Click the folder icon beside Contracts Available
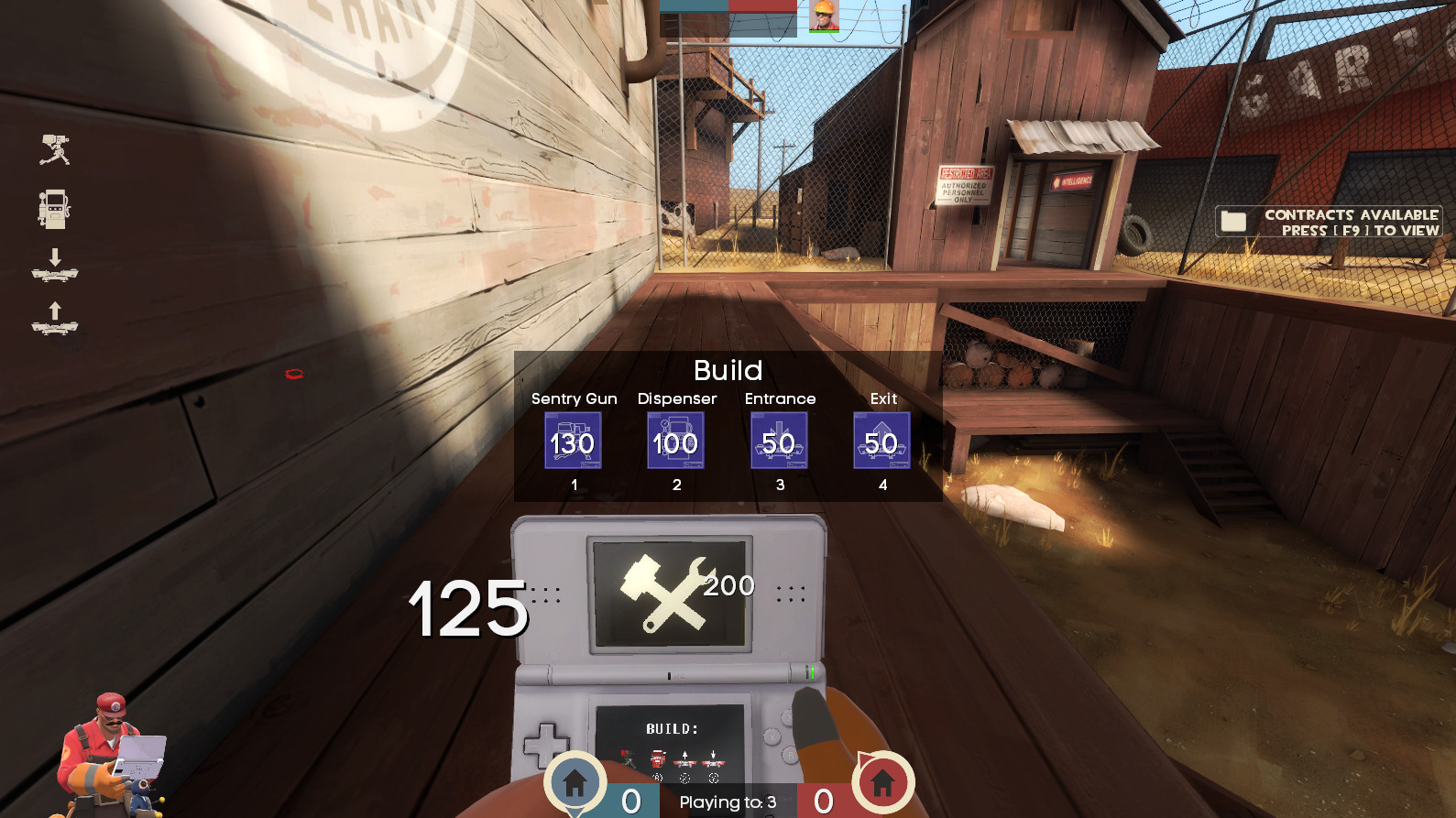 (x=1232, y=221)
